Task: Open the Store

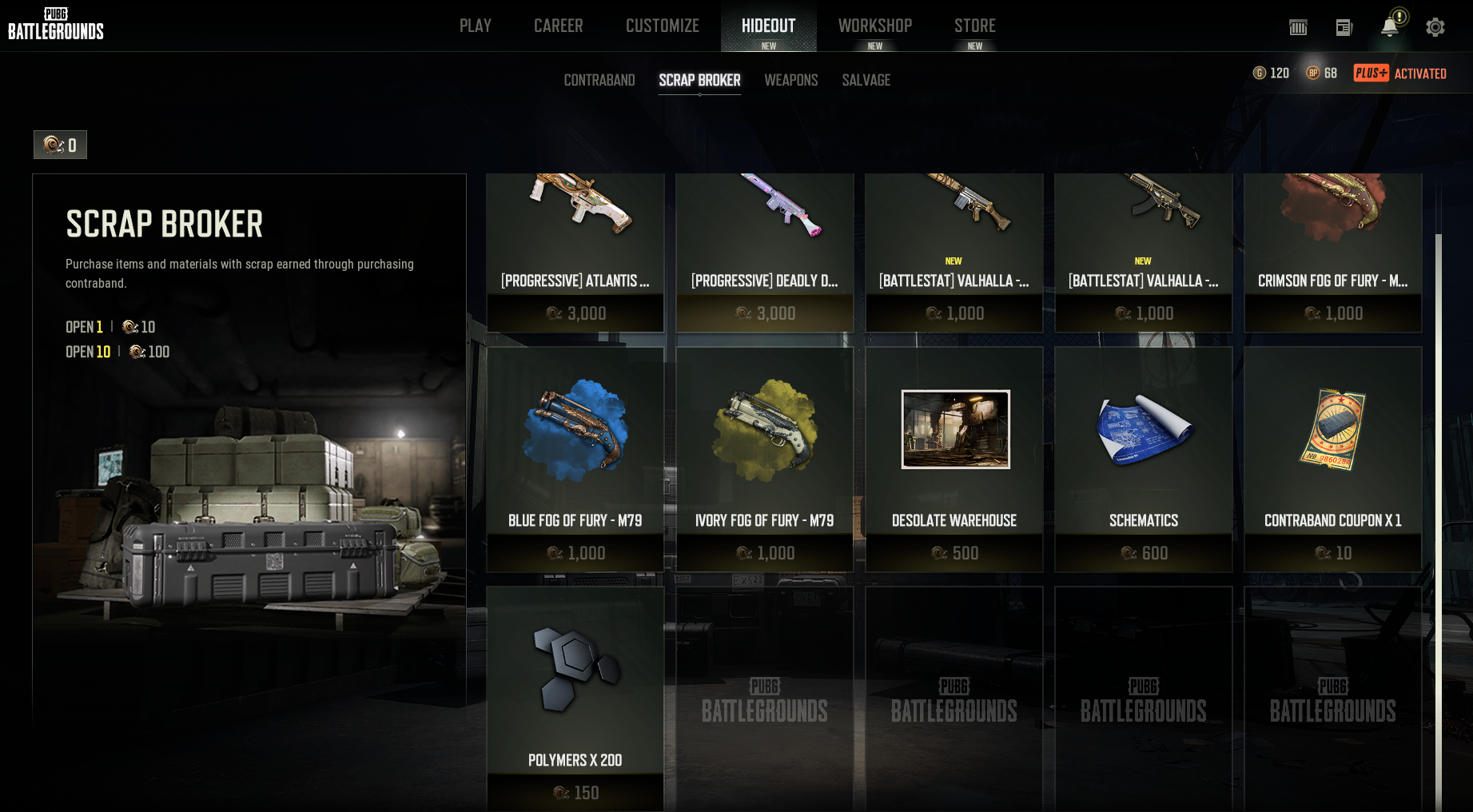Action: pos(974,26)
